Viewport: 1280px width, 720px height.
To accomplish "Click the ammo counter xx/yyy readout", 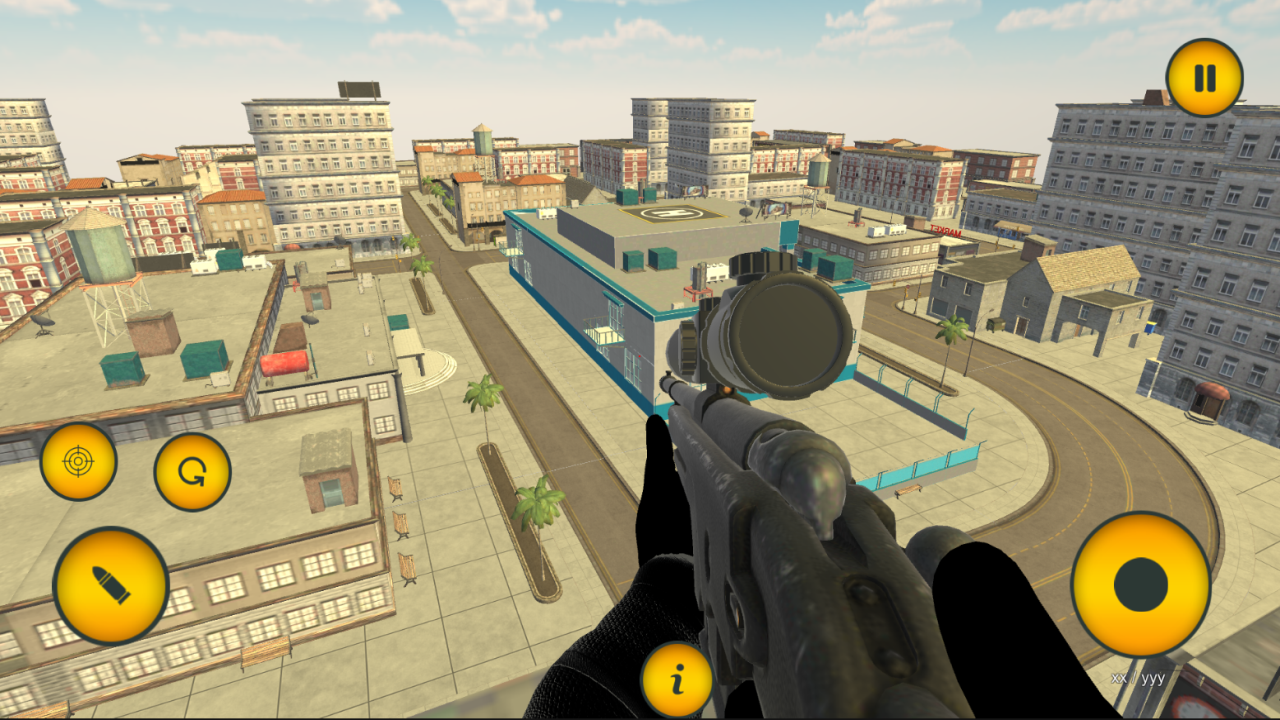I will coord(1136,676).
